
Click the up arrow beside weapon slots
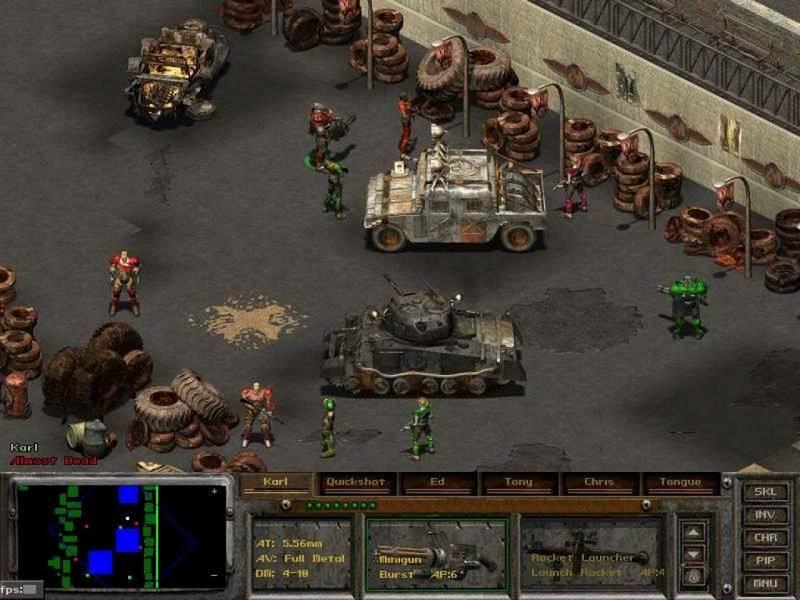pos(694,533)
